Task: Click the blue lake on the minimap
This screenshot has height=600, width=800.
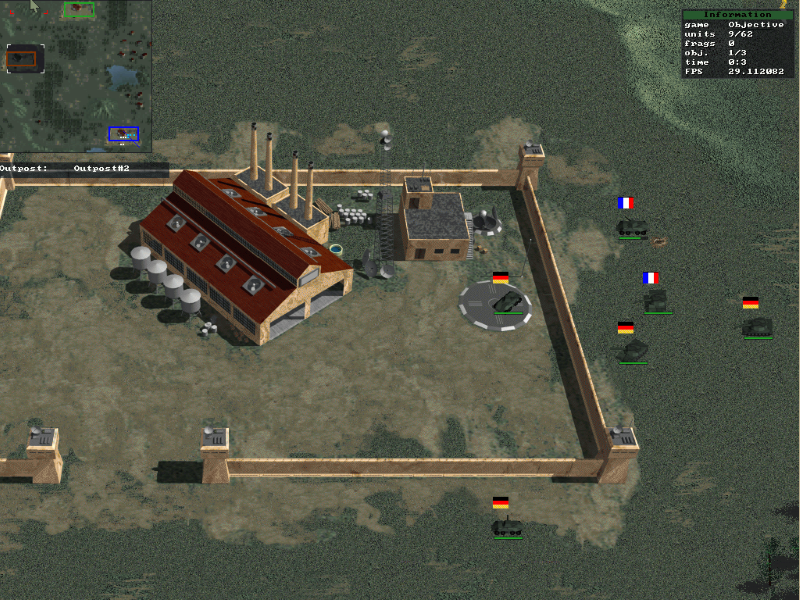Action: click(122, 75)
